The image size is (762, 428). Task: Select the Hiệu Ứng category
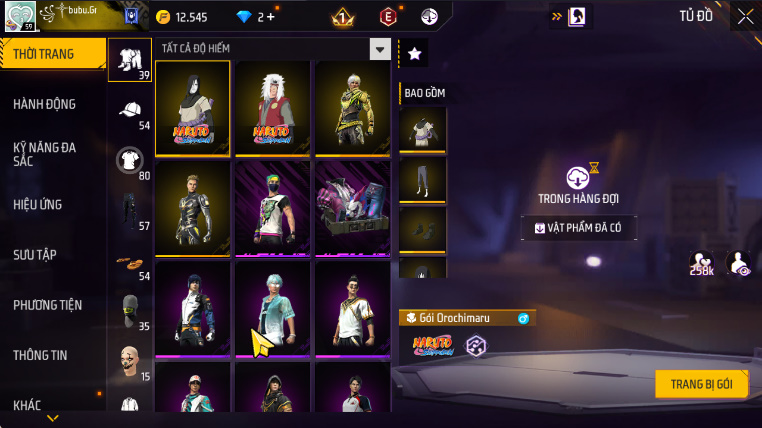38,204
